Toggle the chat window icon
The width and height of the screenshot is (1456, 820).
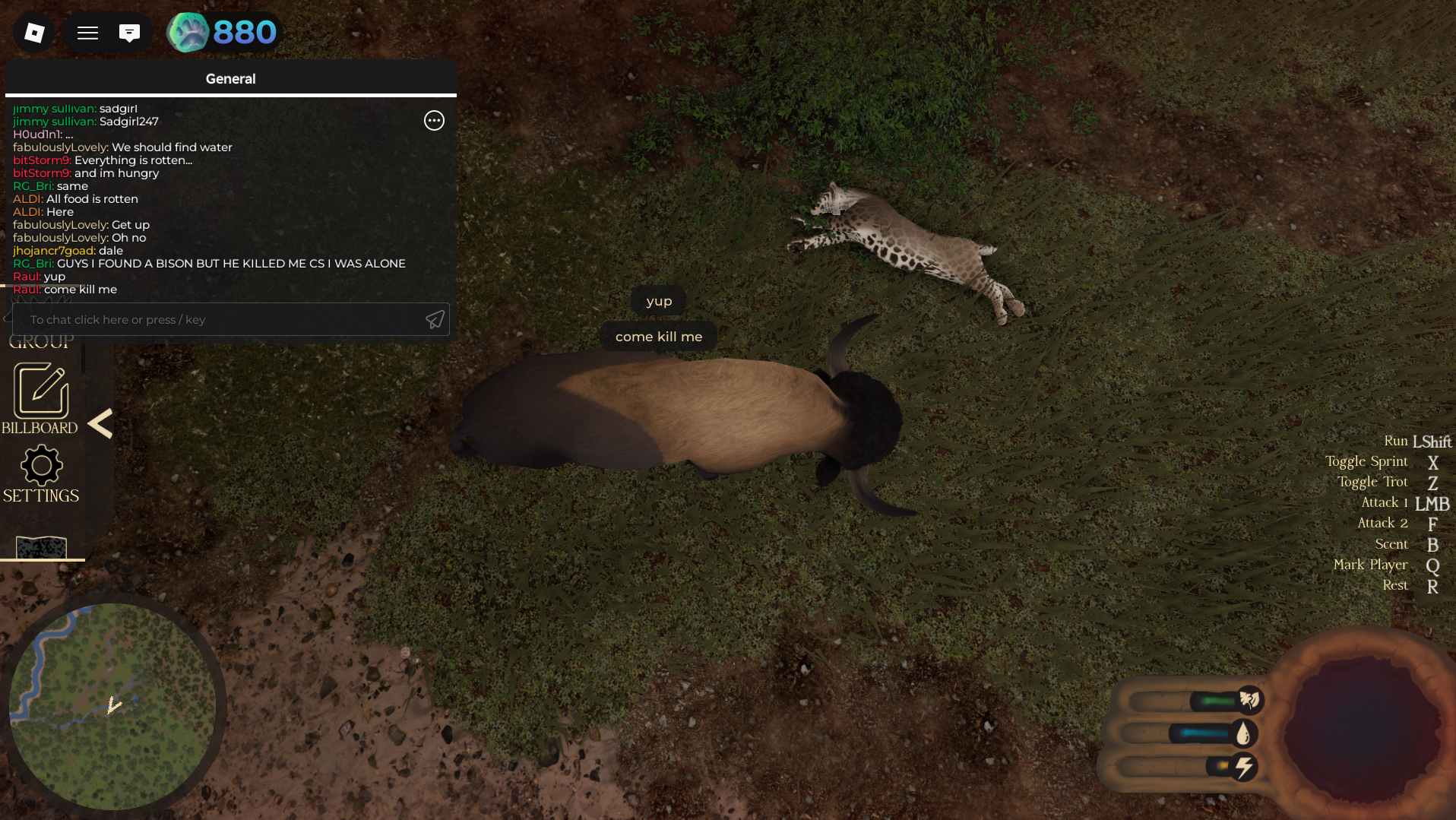coord(129,33)
